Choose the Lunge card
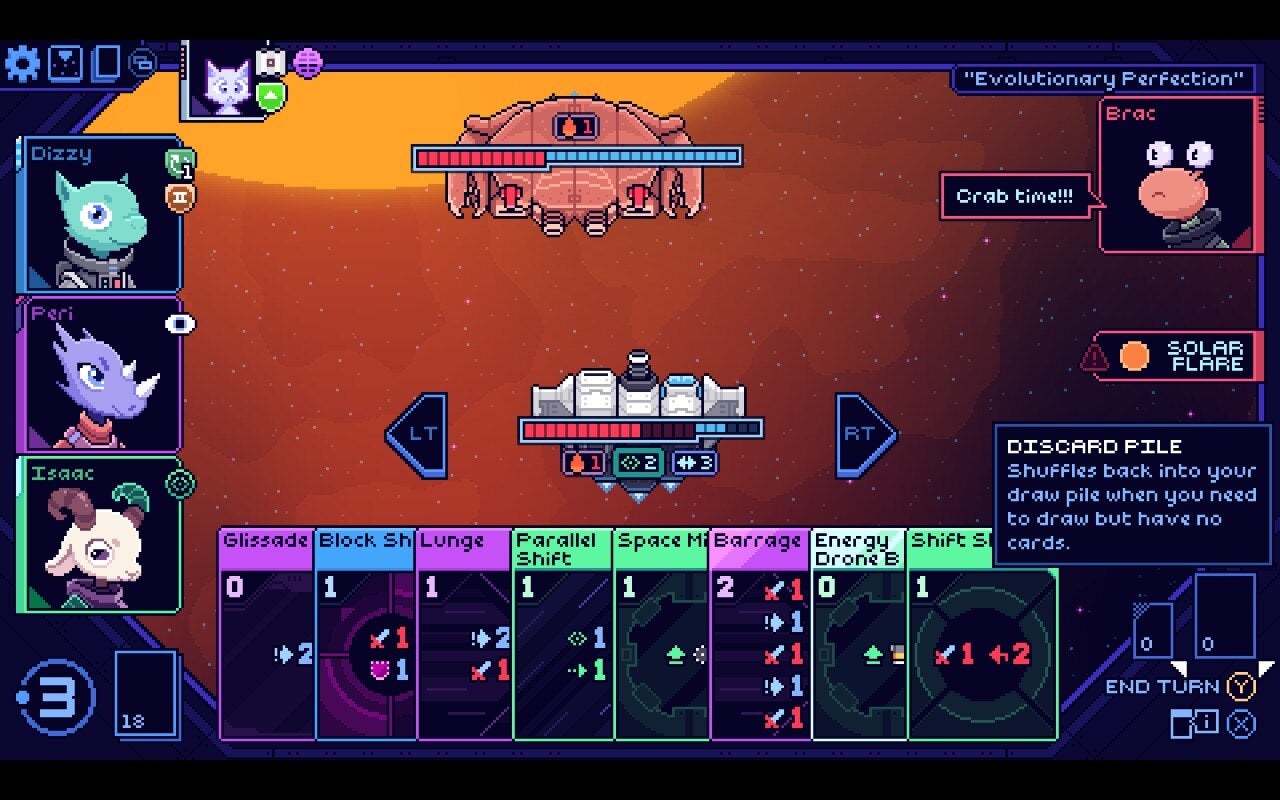Image resolution: width=1280 pixels, height=800 pixels. (463, 640)
